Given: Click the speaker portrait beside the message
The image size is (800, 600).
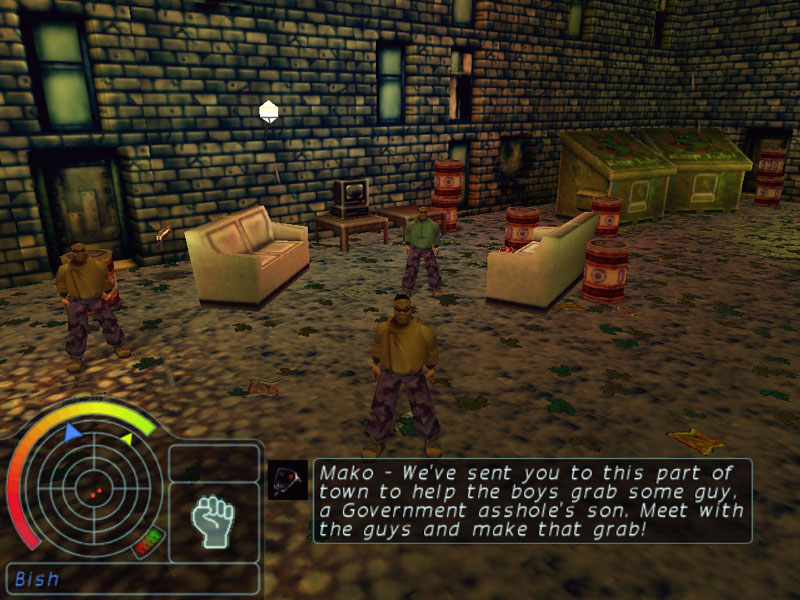Looking at the screenshot, I should [x=288, y=479].
